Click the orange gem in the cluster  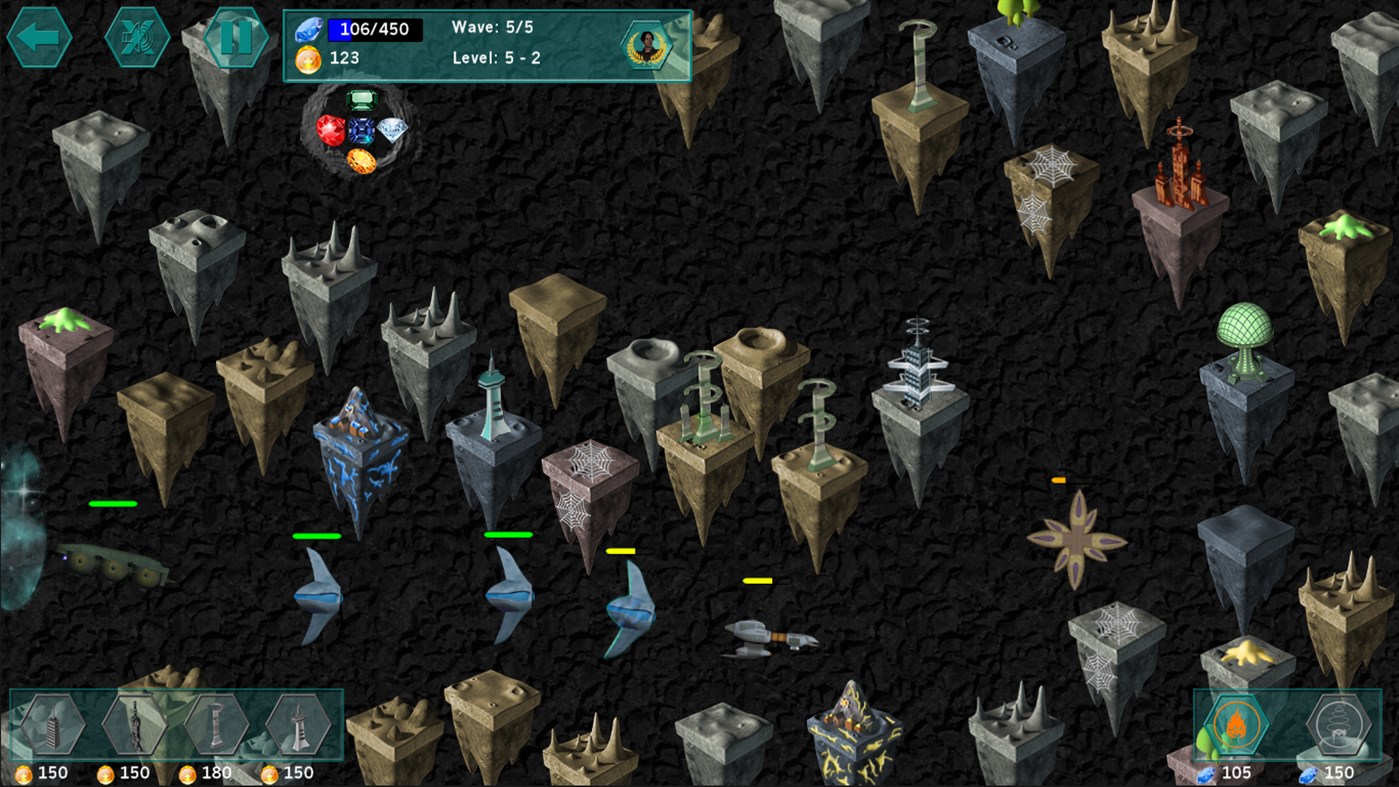pyautogui.click(x=362, y=160)
